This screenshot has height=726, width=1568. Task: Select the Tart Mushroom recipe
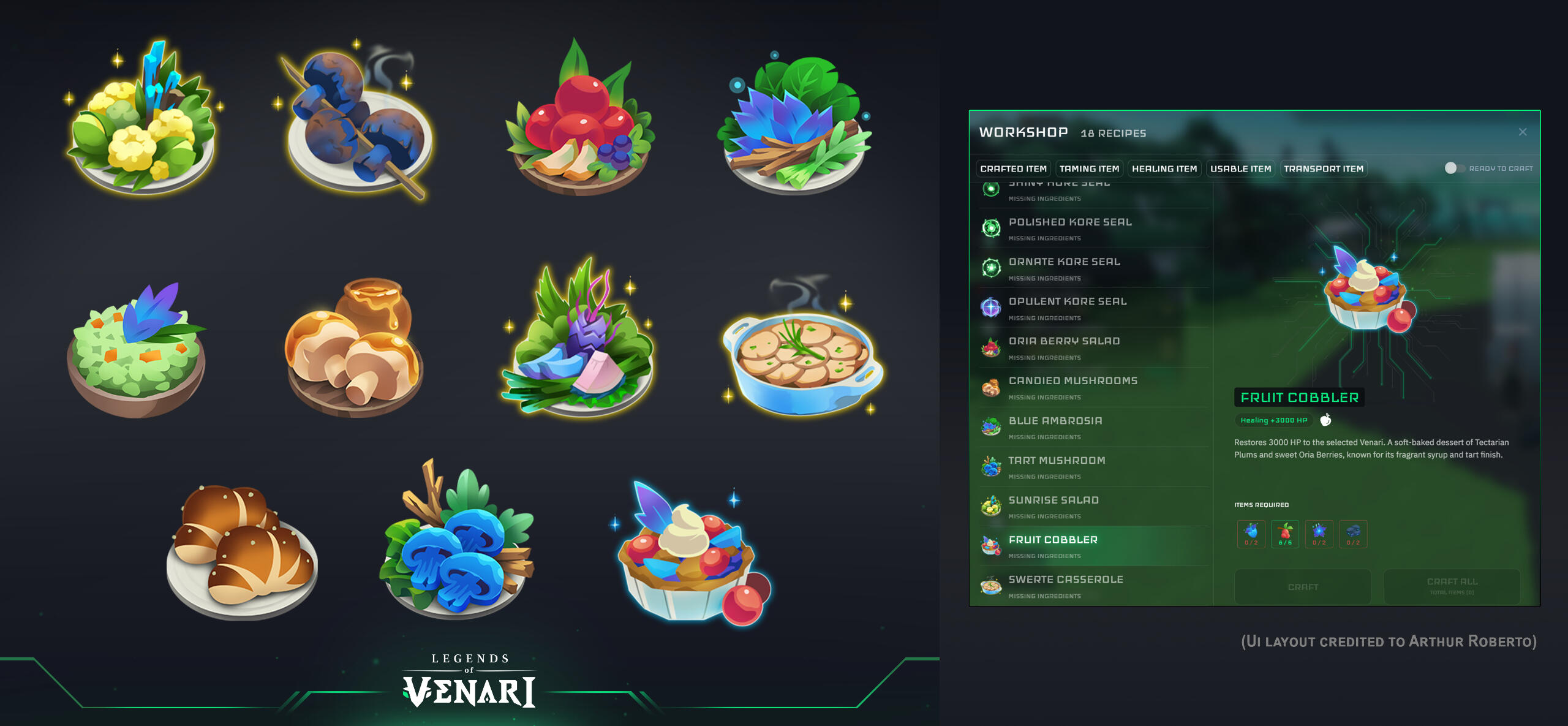click(x=1057, y=467)
